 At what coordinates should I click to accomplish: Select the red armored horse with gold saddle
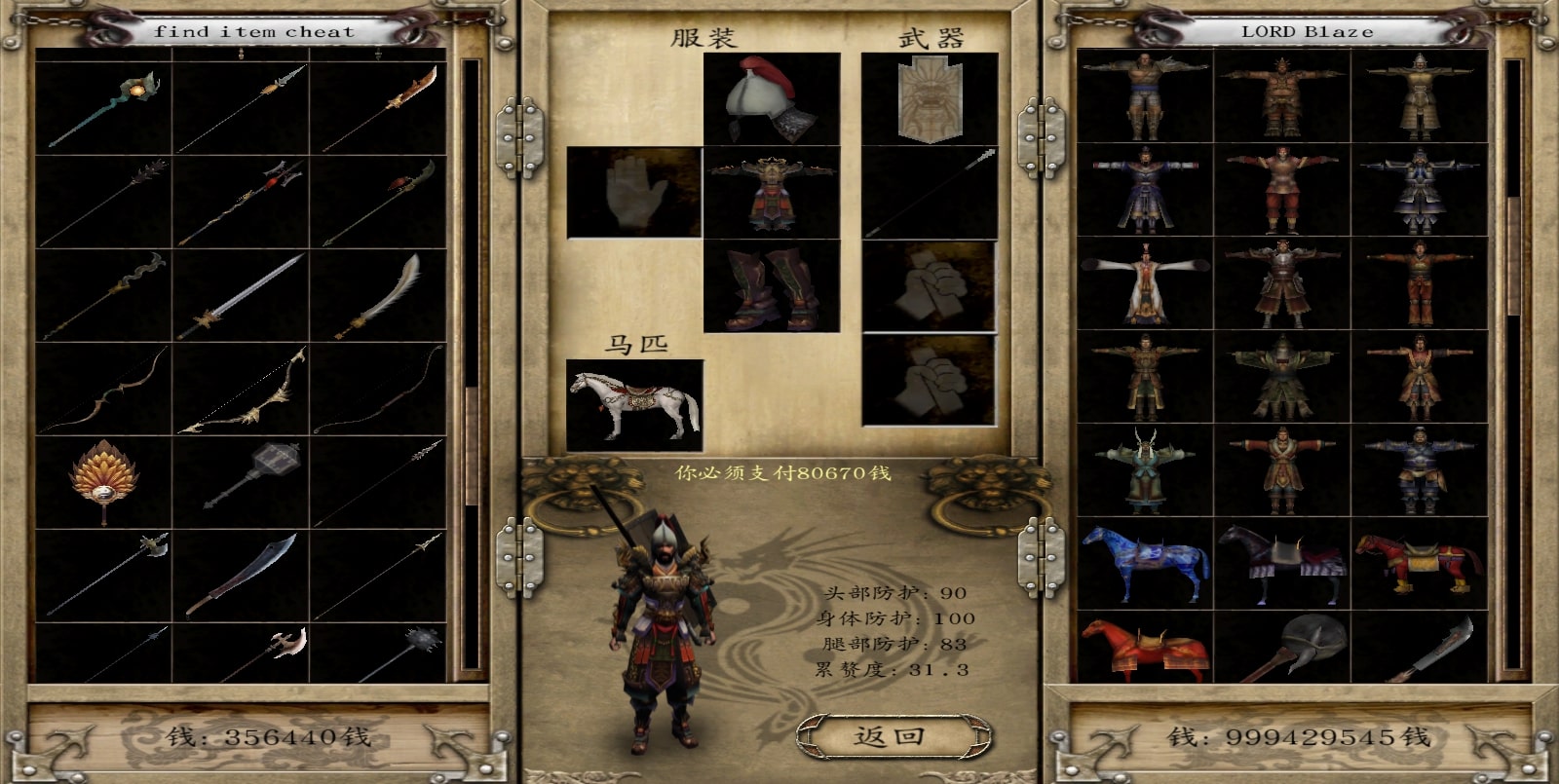pos(1420,564)
